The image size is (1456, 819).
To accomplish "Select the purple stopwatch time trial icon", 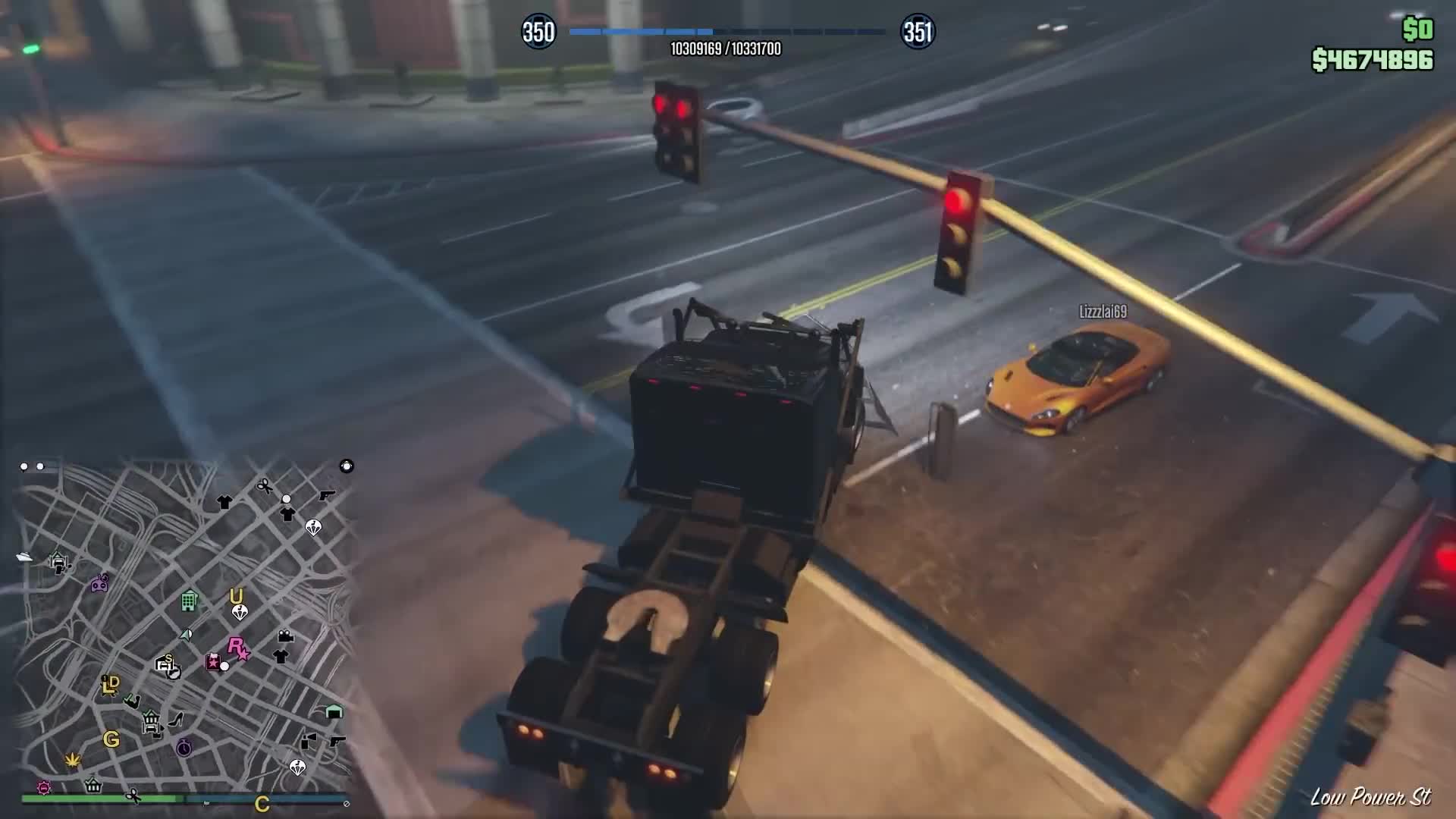I will click(x=183, y=747).
